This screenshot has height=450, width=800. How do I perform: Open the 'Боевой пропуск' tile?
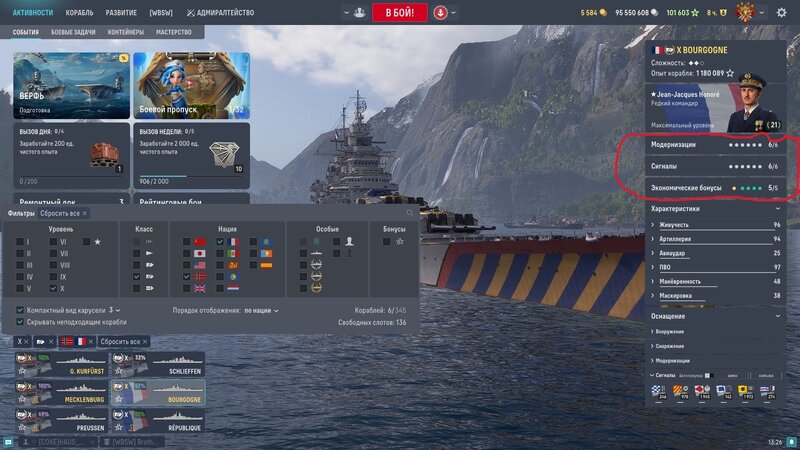tap(190, 85)
